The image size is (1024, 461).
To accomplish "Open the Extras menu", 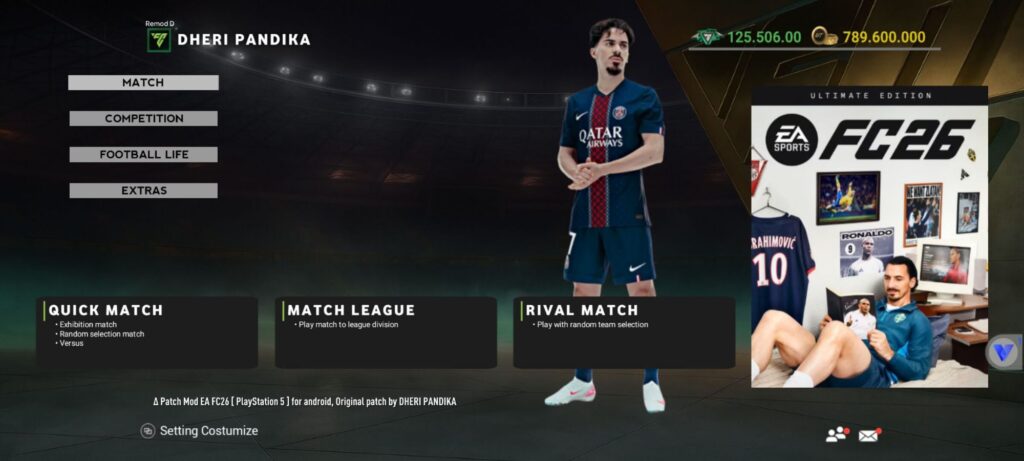I will point(143,191).
